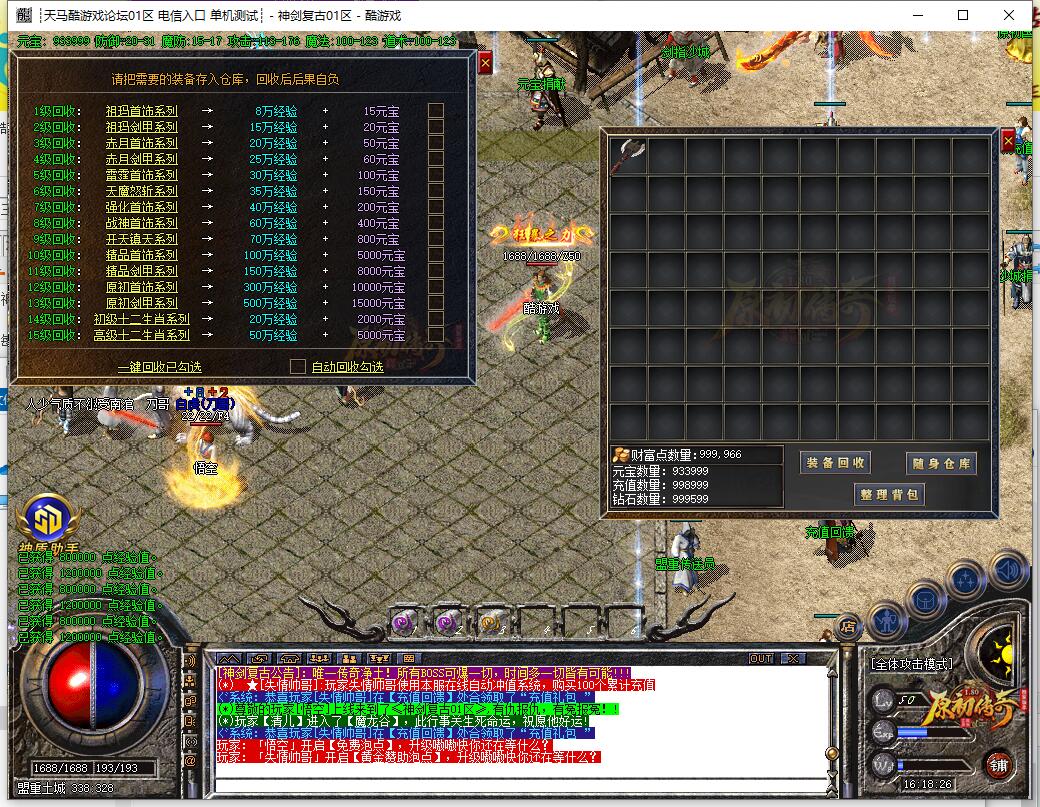Image resolution: width=1040 pixels, height=807 pixels.
Task: Click the OUT button above the chat
Action: coord(762,659)
